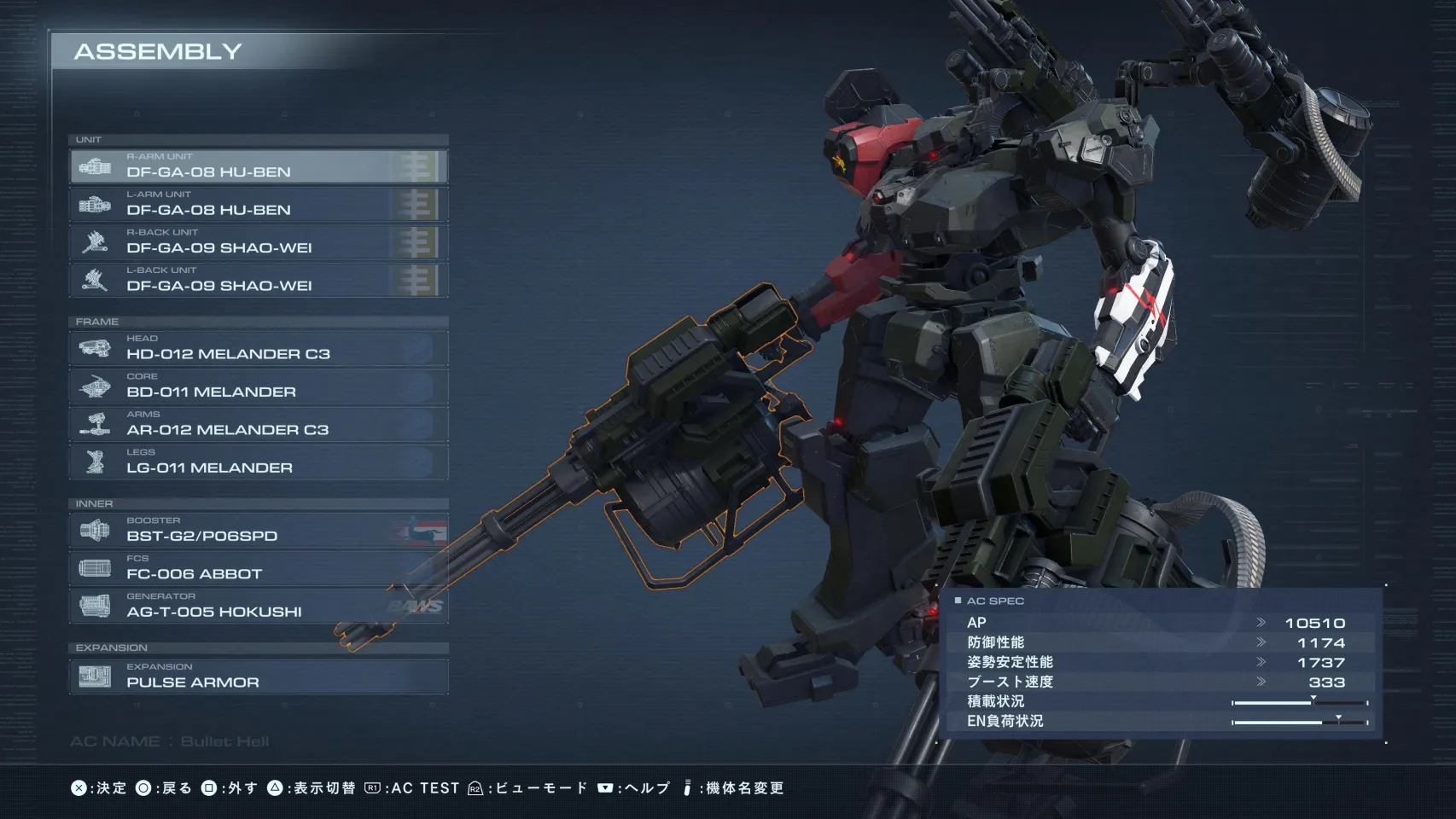Select the ARMS slot AR-012 MELANDER C3
The height and width of the screenshot is (819, 1456).
click(259, 425)
